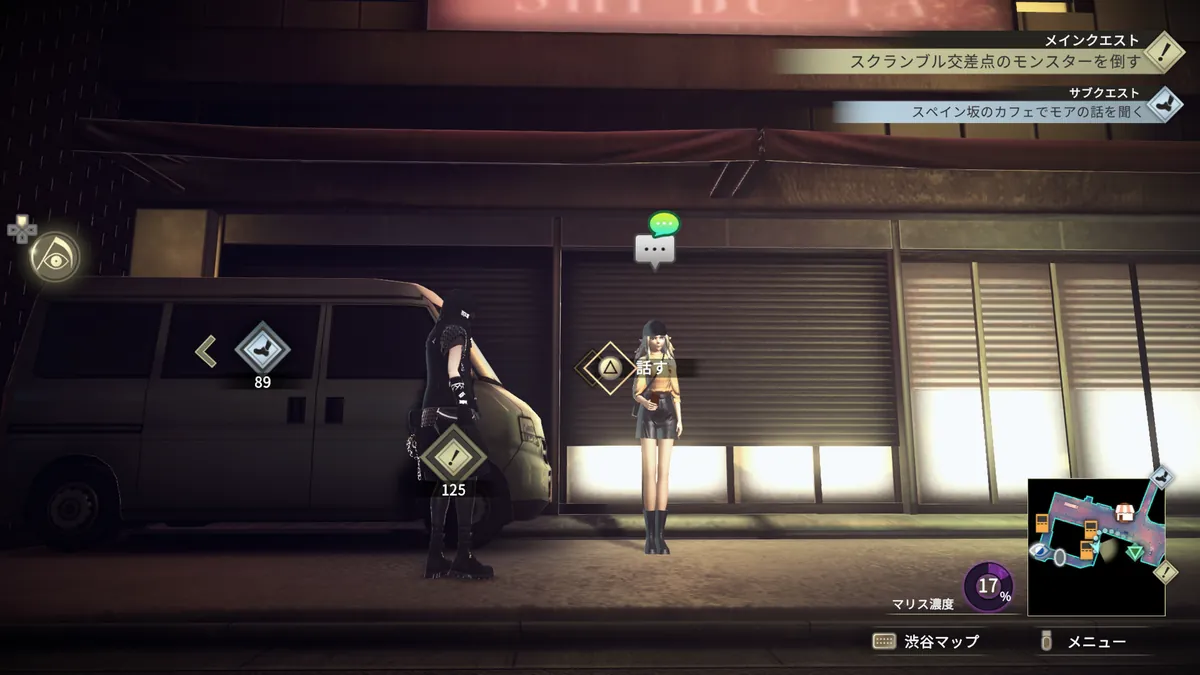Click the sub quest diamond icon
The width and height of the screenshot is (1200, 675).
pos(1163,104)
